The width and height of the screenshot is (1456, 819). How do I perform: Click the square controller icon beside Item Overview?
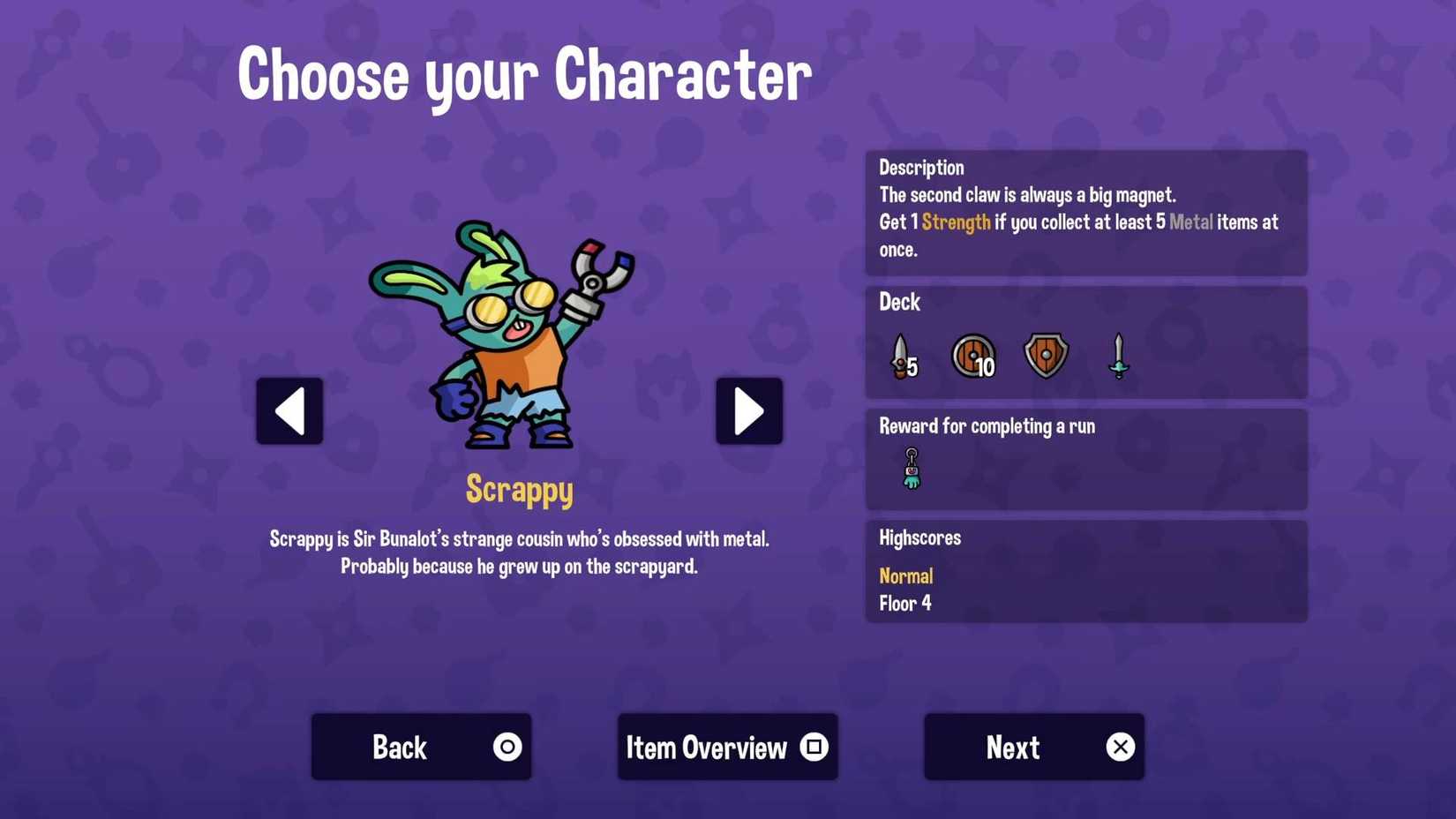[x=811, y=746]
